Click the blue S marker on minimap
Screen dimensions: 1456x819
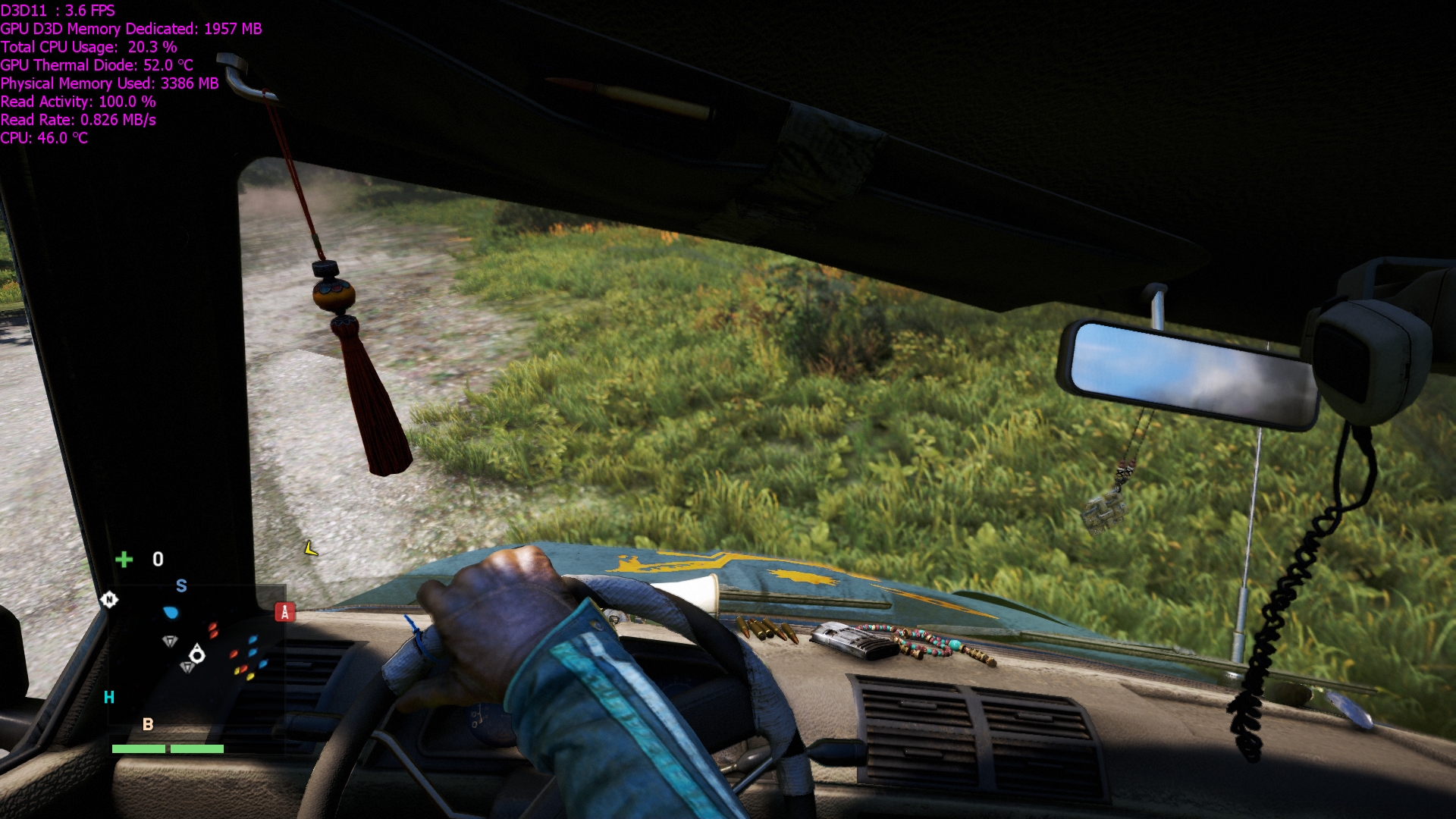(181, 585)
